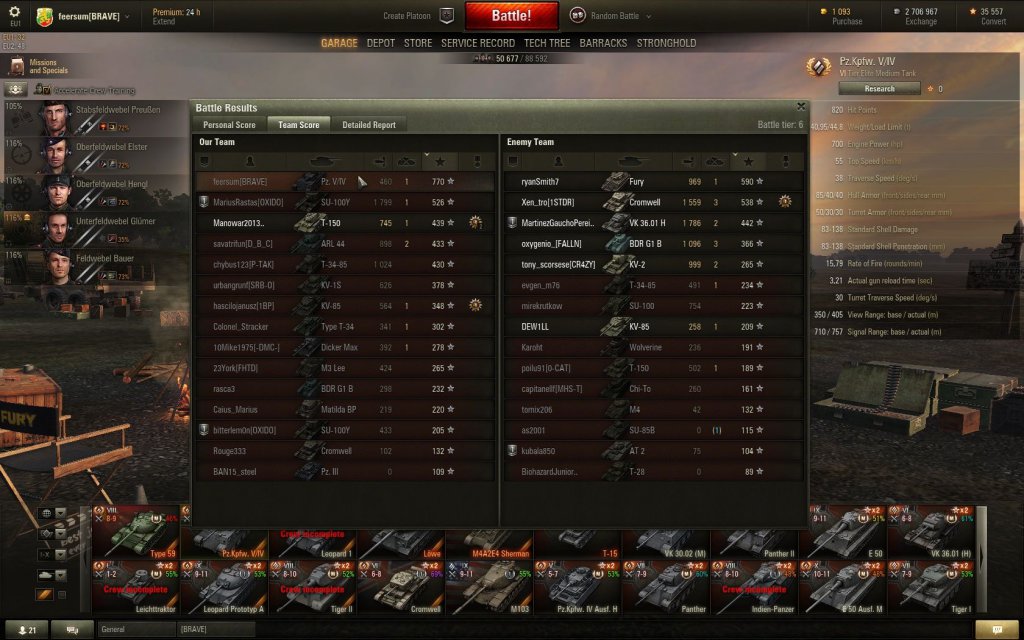Click the Create Platoon button
1024x640 pixels.
[418, 16]
